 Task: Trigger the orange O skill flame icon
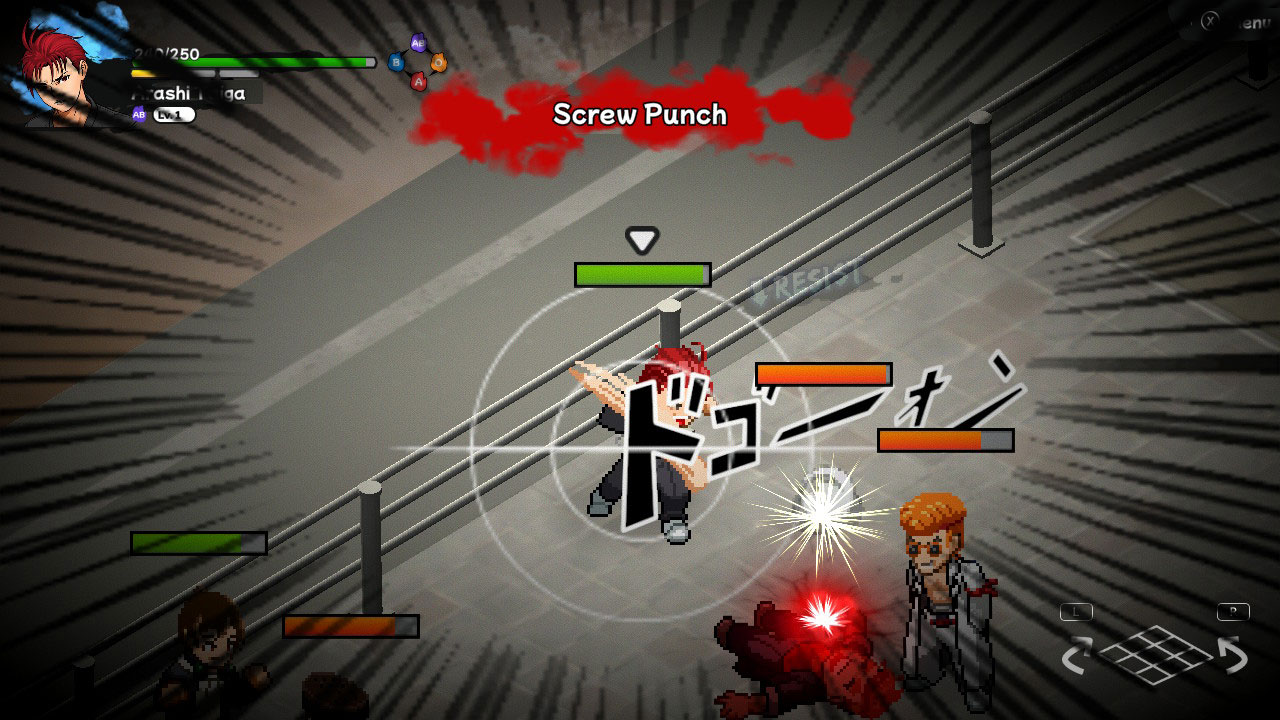438,62
